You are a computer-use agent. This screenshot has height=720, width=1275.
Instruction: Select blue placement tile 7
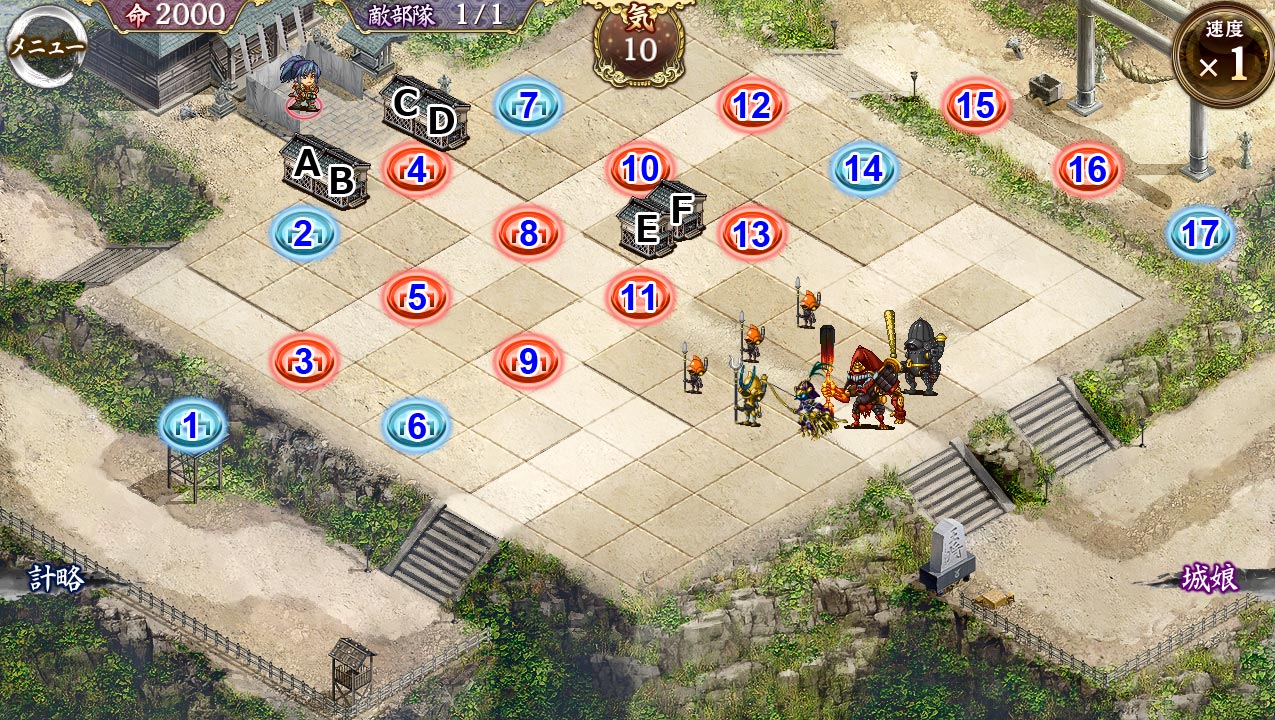pyautogui.click(x=528, y=105)
